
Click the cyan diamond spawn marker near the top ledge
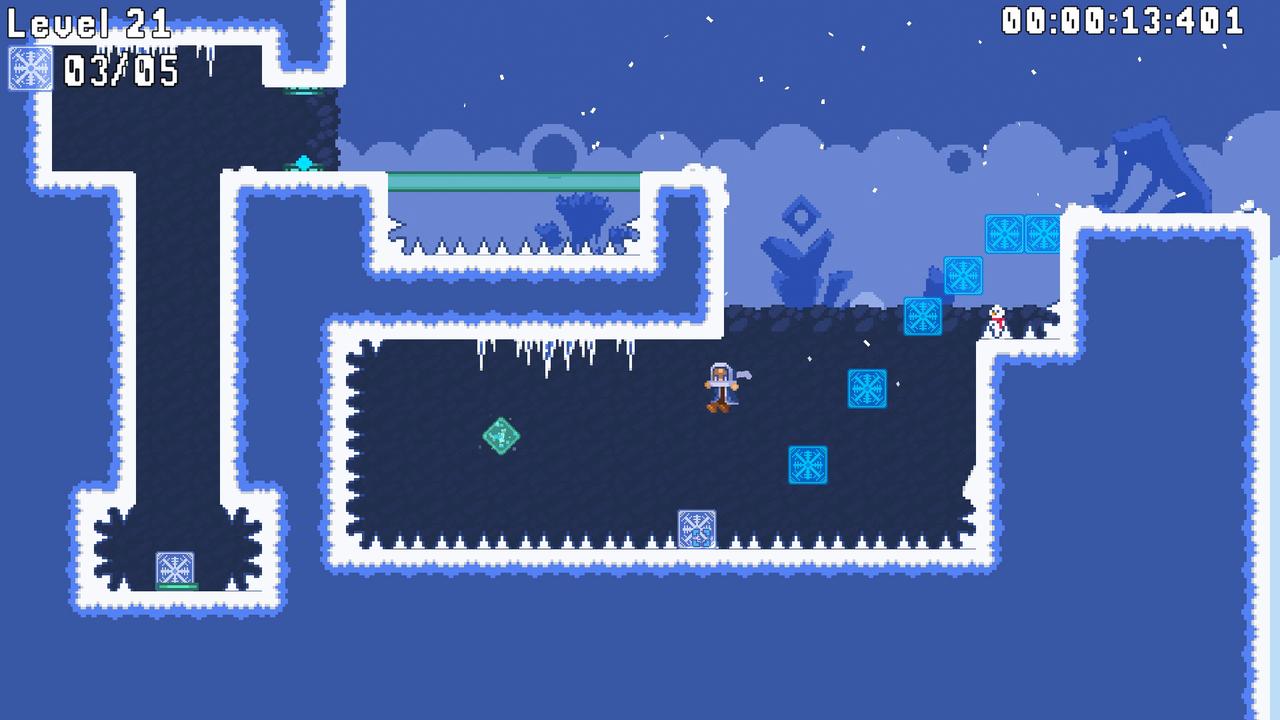[303, 160]
